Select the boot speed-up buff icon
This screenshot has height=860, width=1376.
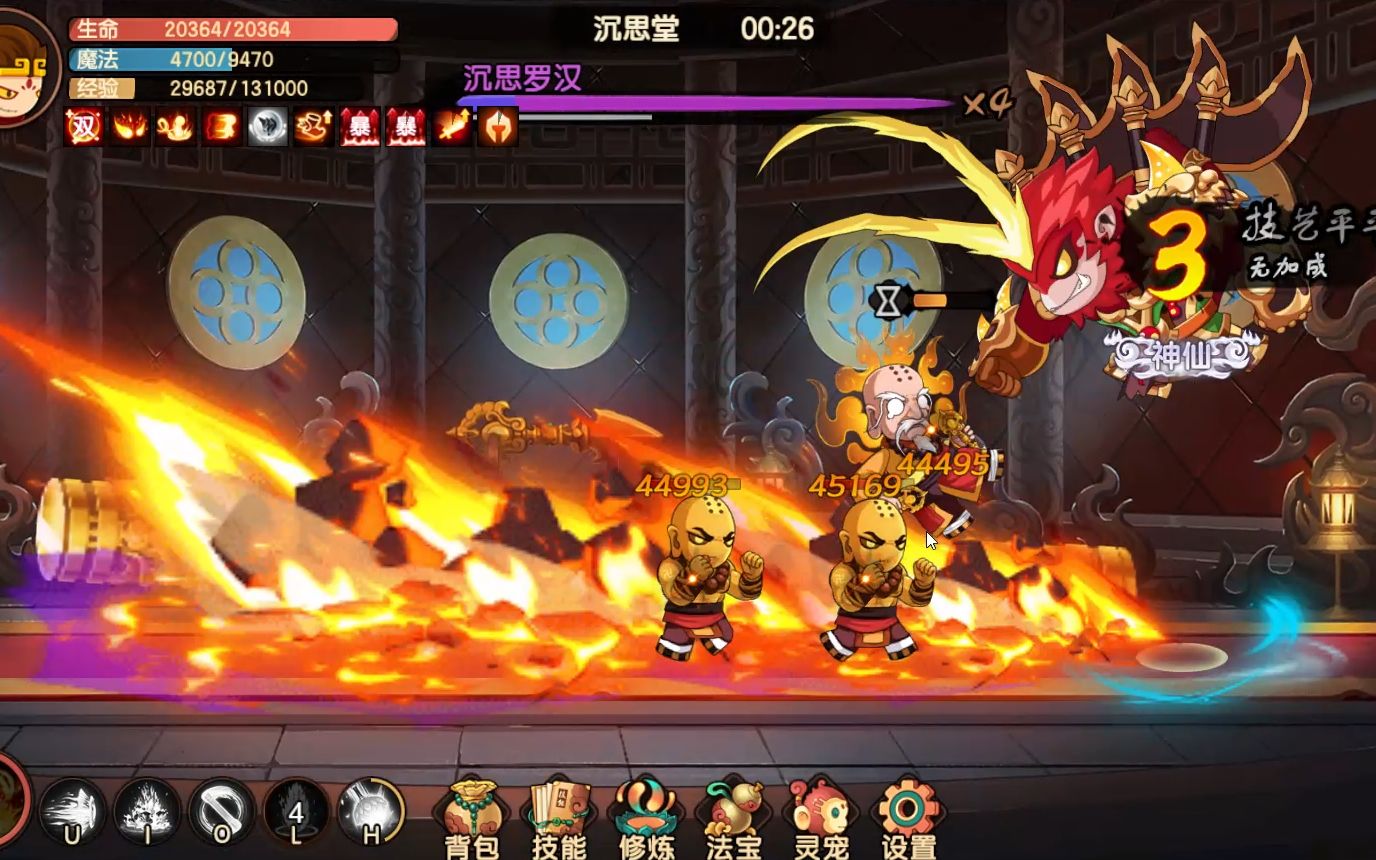point(312,127)
